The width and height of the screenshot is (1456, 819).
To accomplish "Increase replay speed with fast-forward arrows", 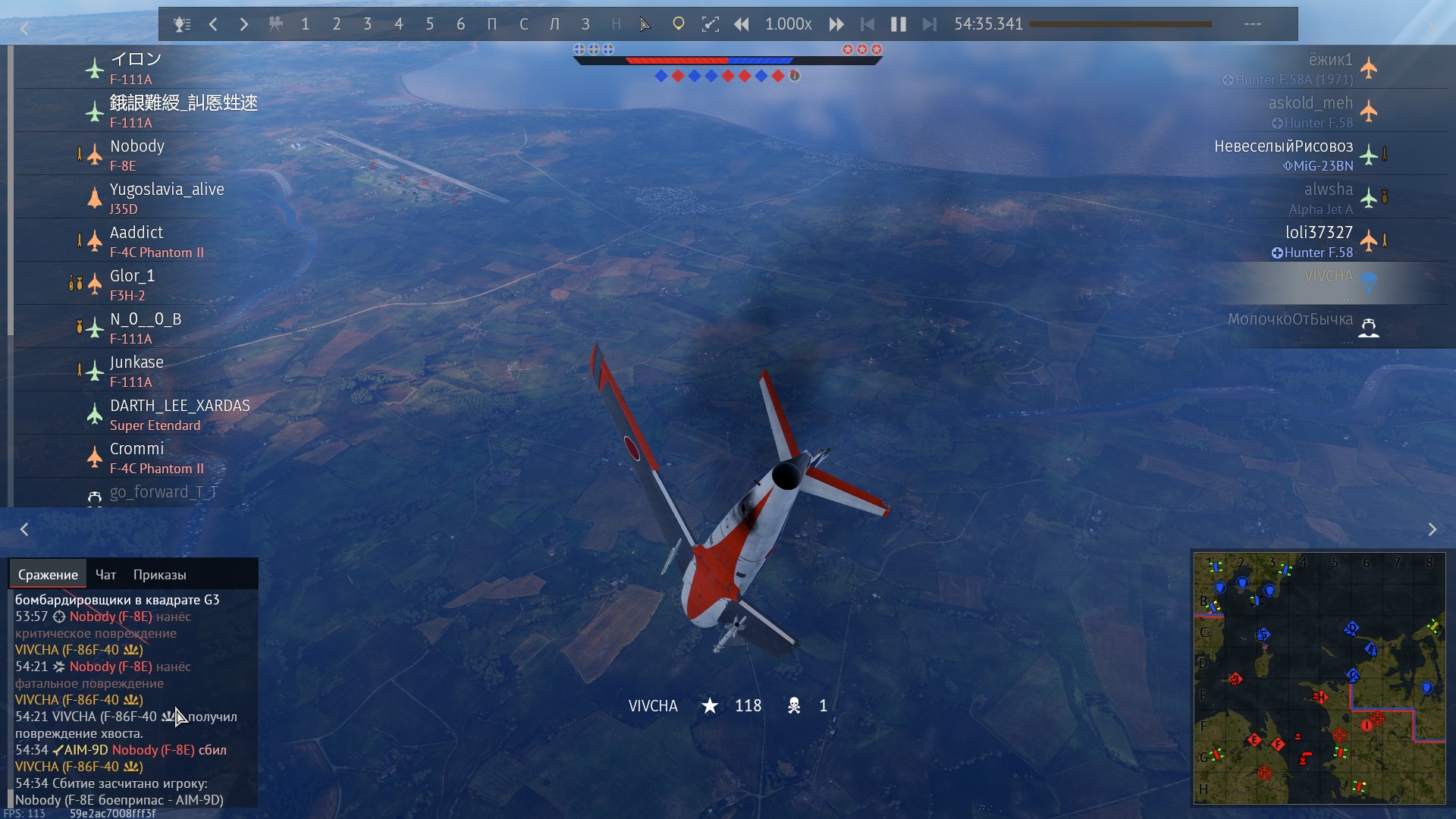I will click(x=836, y=24).
